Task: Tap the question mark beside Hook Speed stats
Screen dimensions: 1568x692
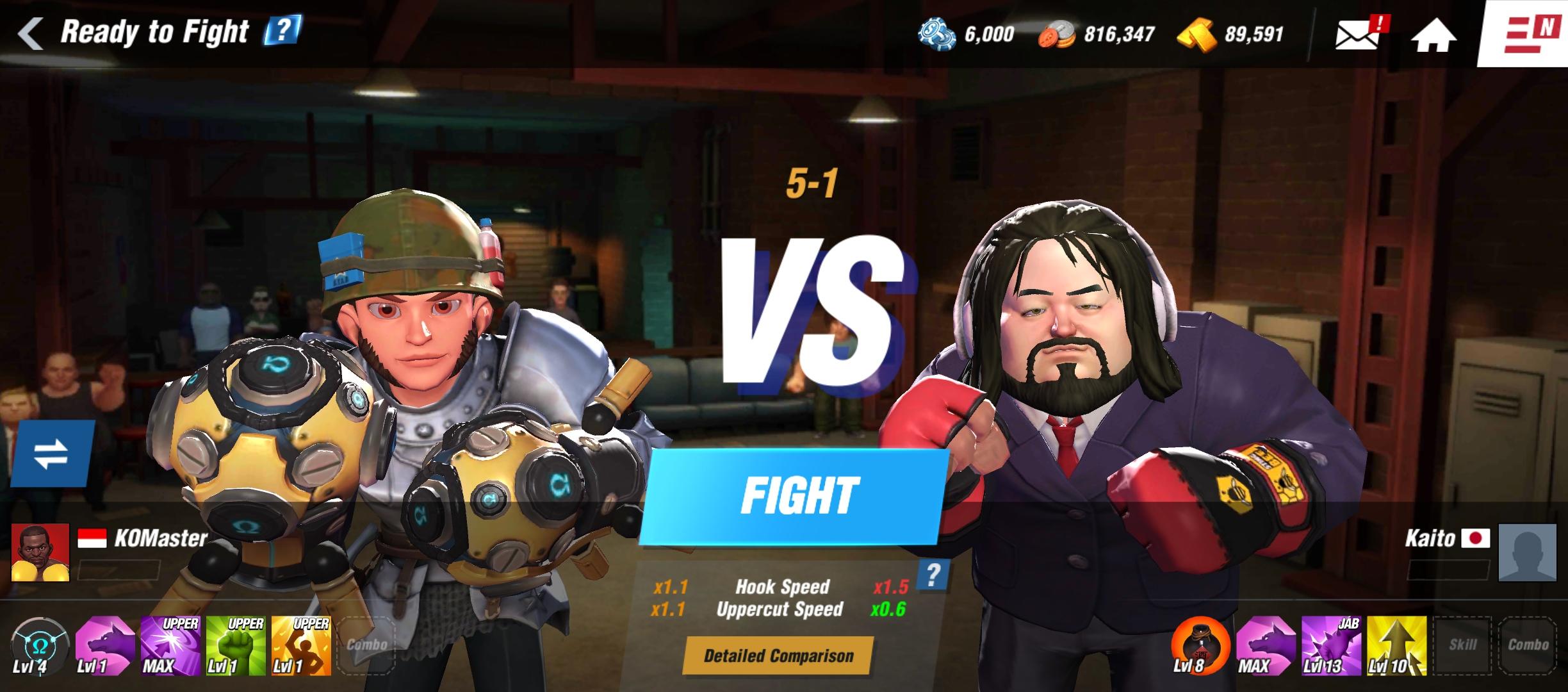Action: (933, 573)
